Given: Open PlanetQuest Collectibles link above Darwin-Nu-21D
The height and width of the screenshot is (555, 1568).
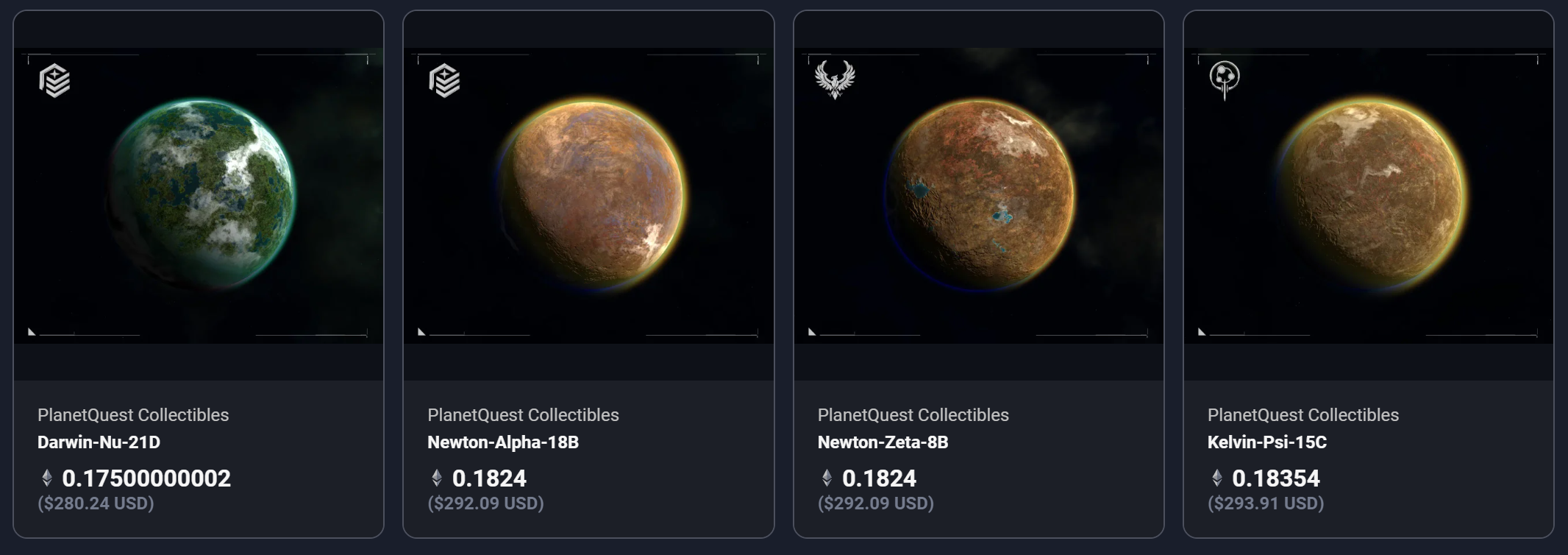Looking at the screenshot, I should click(x=133, y=415).
